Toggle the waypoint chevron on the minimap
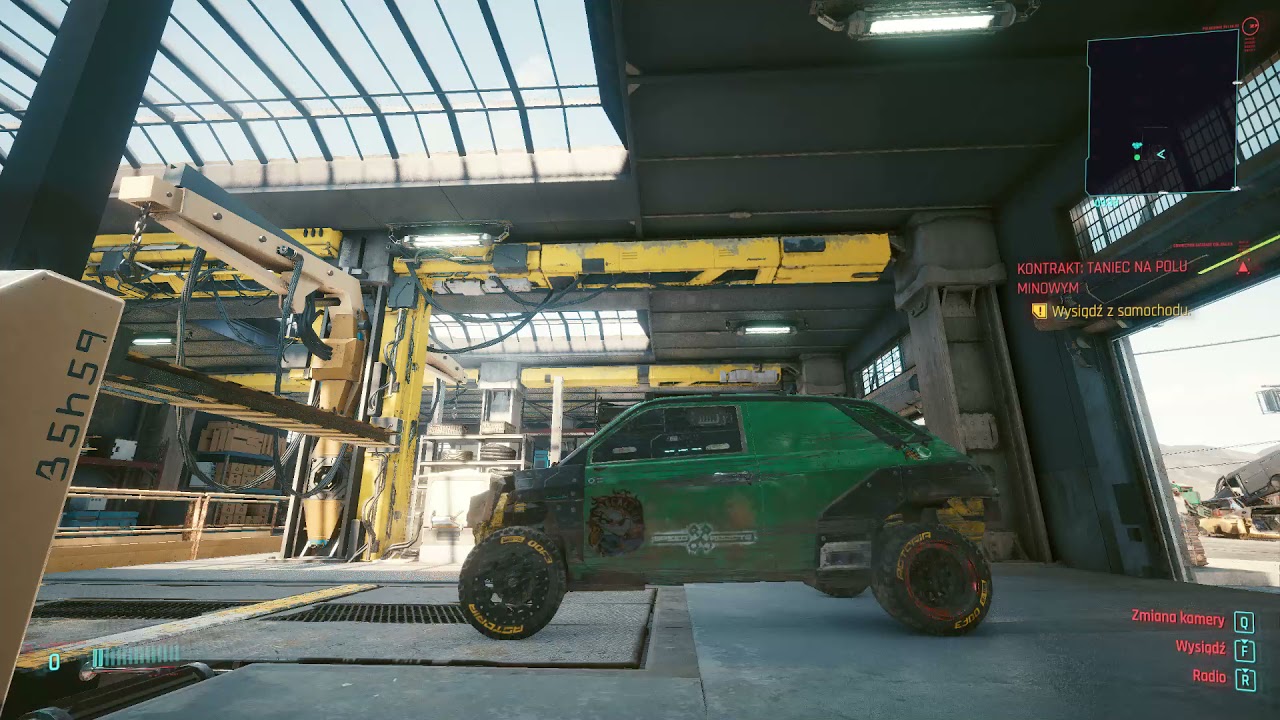 pyautogui.click(x=1161, y=154)
